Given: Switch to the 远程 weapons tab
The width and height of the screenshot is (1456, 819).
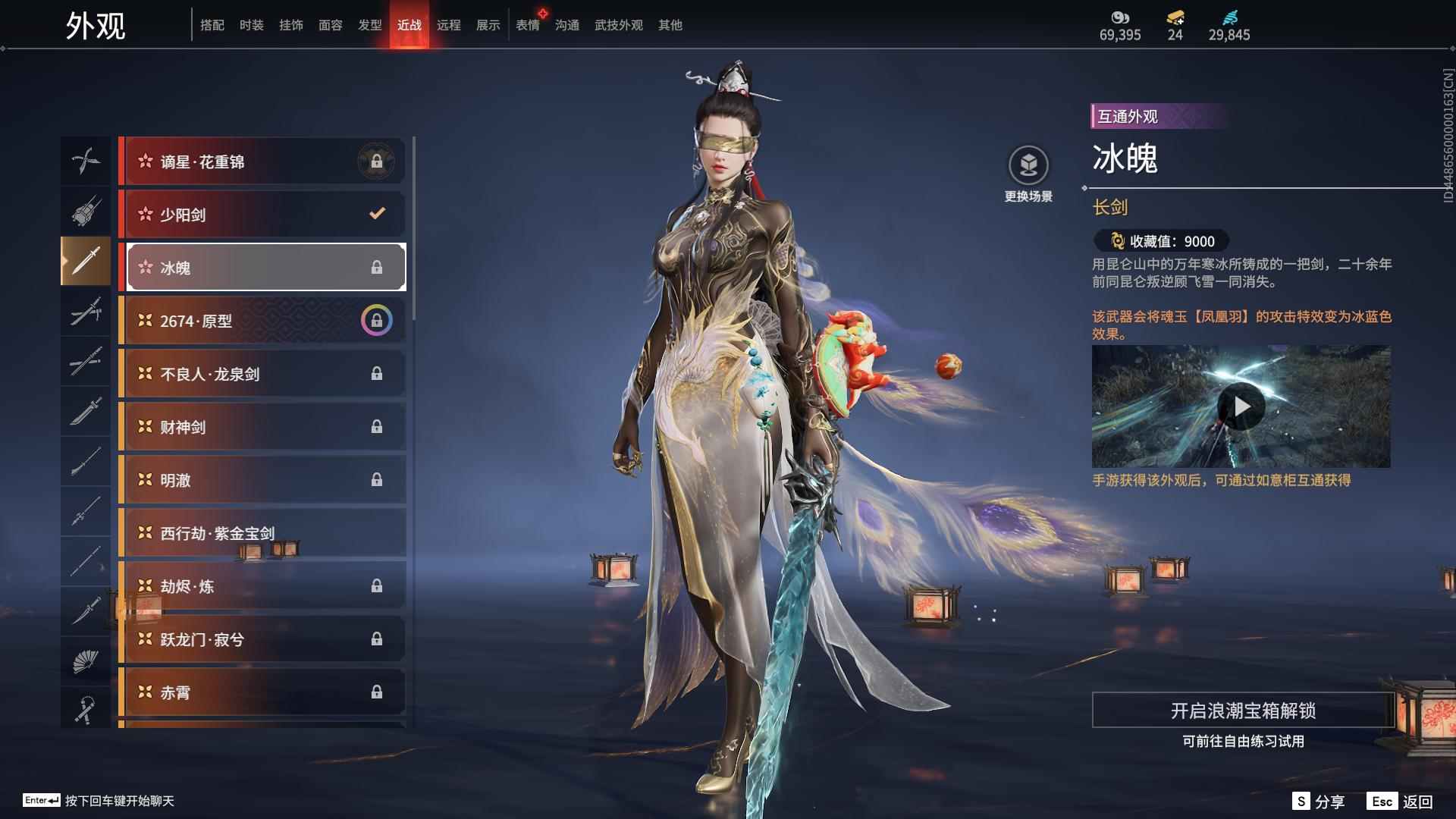Looking at the screenshot, I should pos(448,25).
